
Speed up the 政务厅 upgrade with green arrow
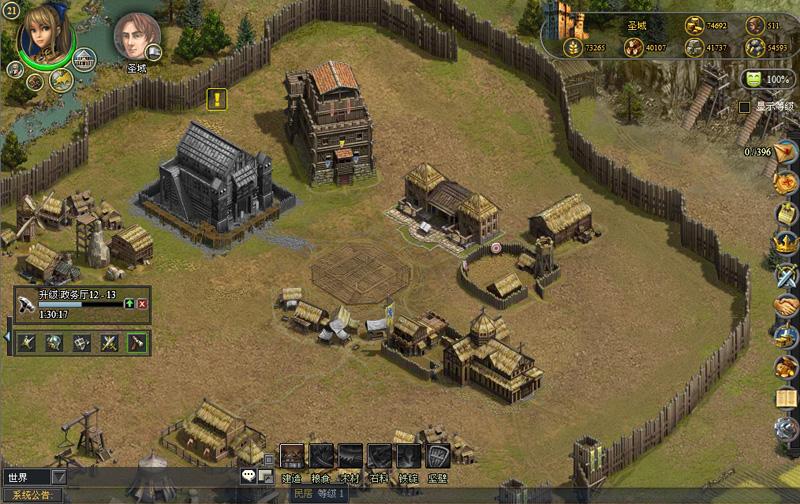tap(129, 303)
